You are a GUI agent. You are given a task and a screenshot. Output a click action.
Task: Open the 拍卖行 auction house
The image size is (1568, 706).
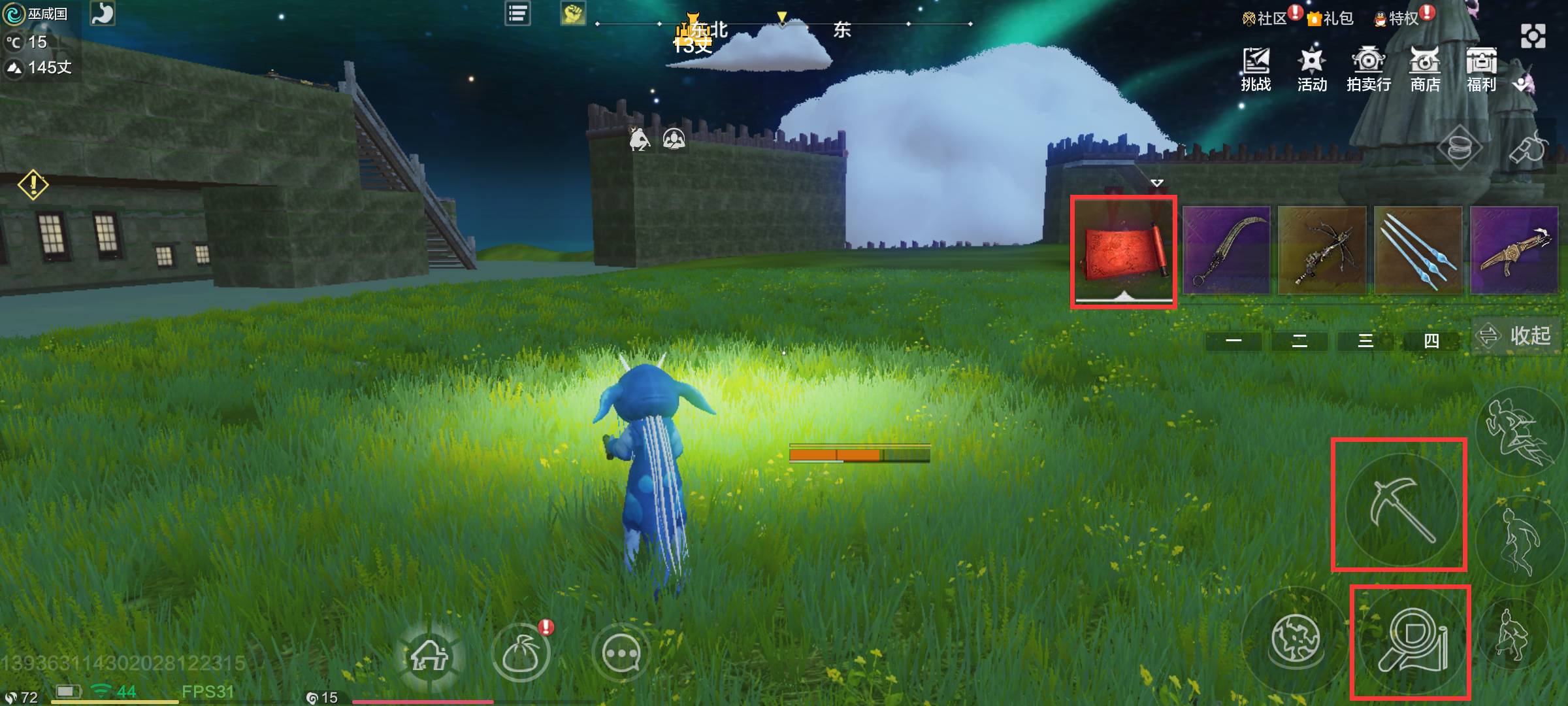click(x=1368, y=69)
